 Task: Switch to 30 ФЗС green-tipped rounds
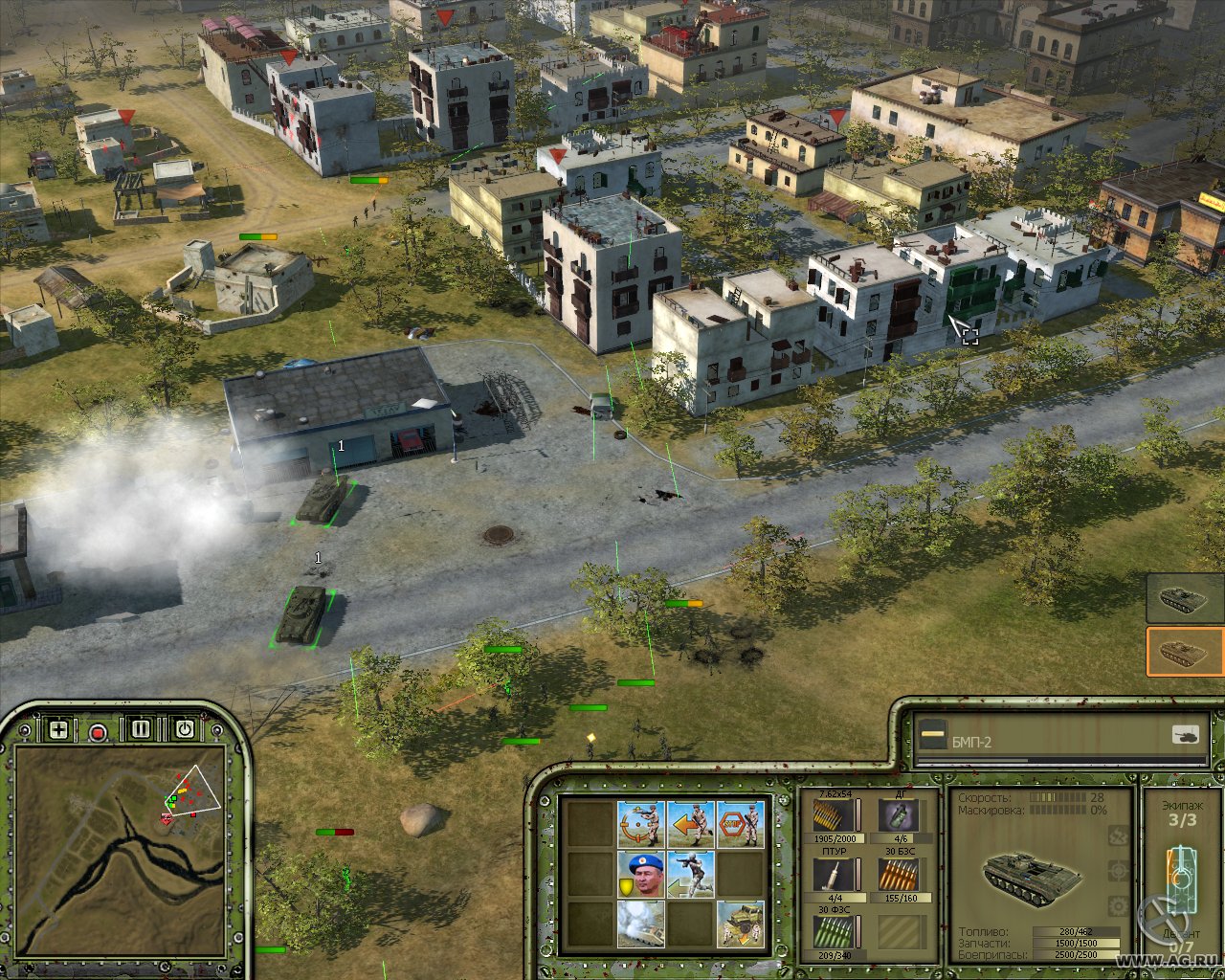834,932
